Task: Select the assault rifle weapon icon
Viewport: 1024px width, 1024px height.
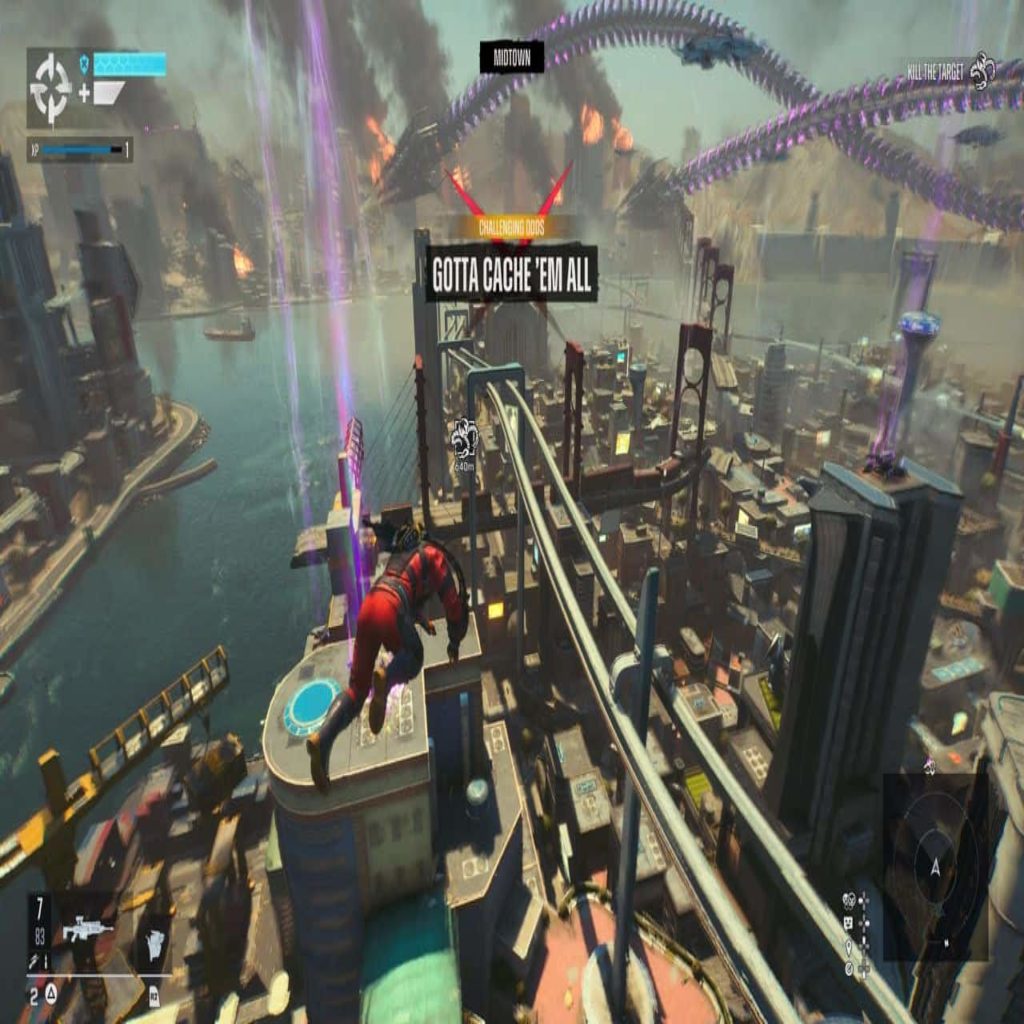Action: click(88, 930)
